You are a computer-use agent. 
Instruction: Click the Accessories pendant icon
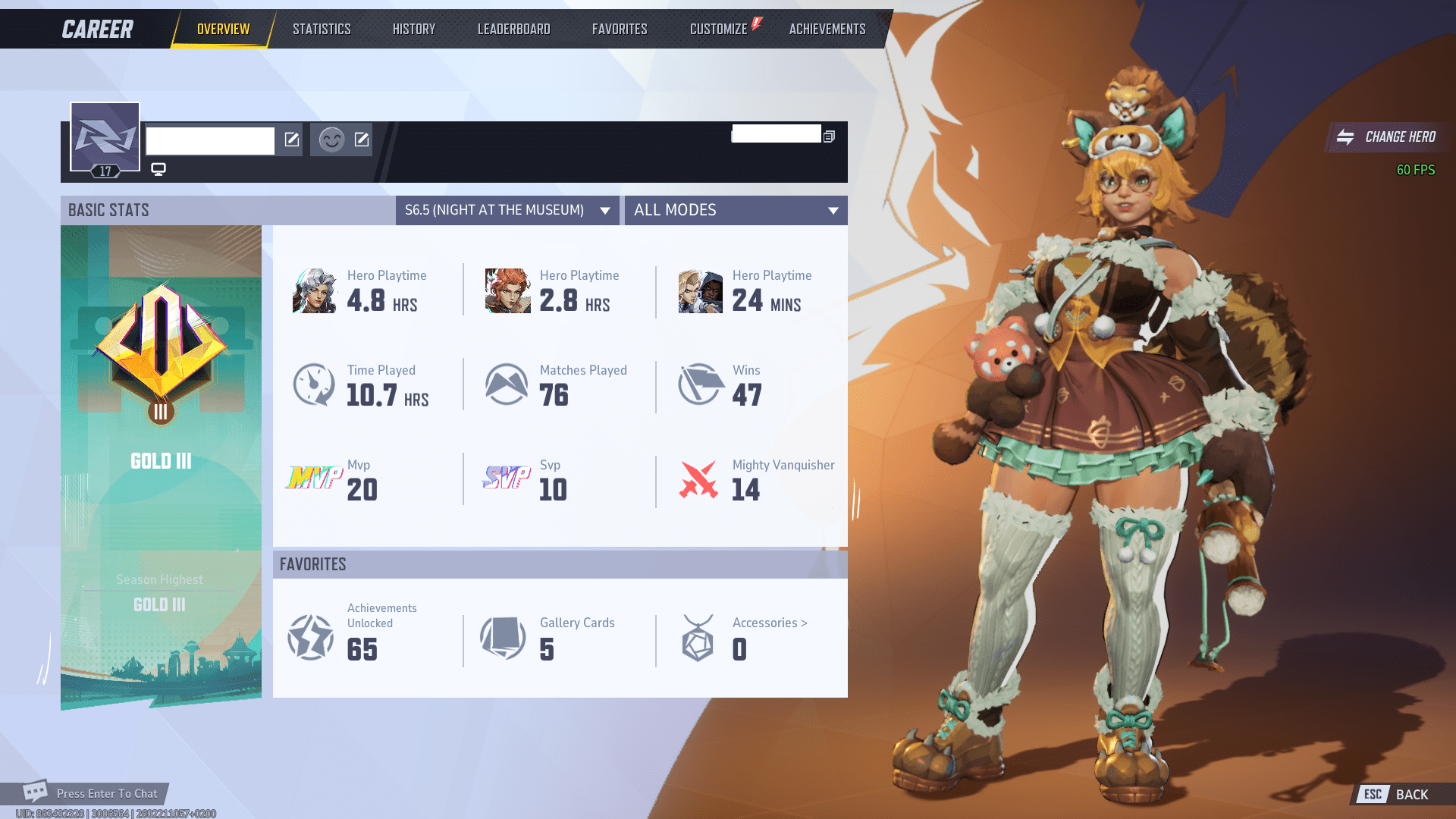tap(698, 638)
